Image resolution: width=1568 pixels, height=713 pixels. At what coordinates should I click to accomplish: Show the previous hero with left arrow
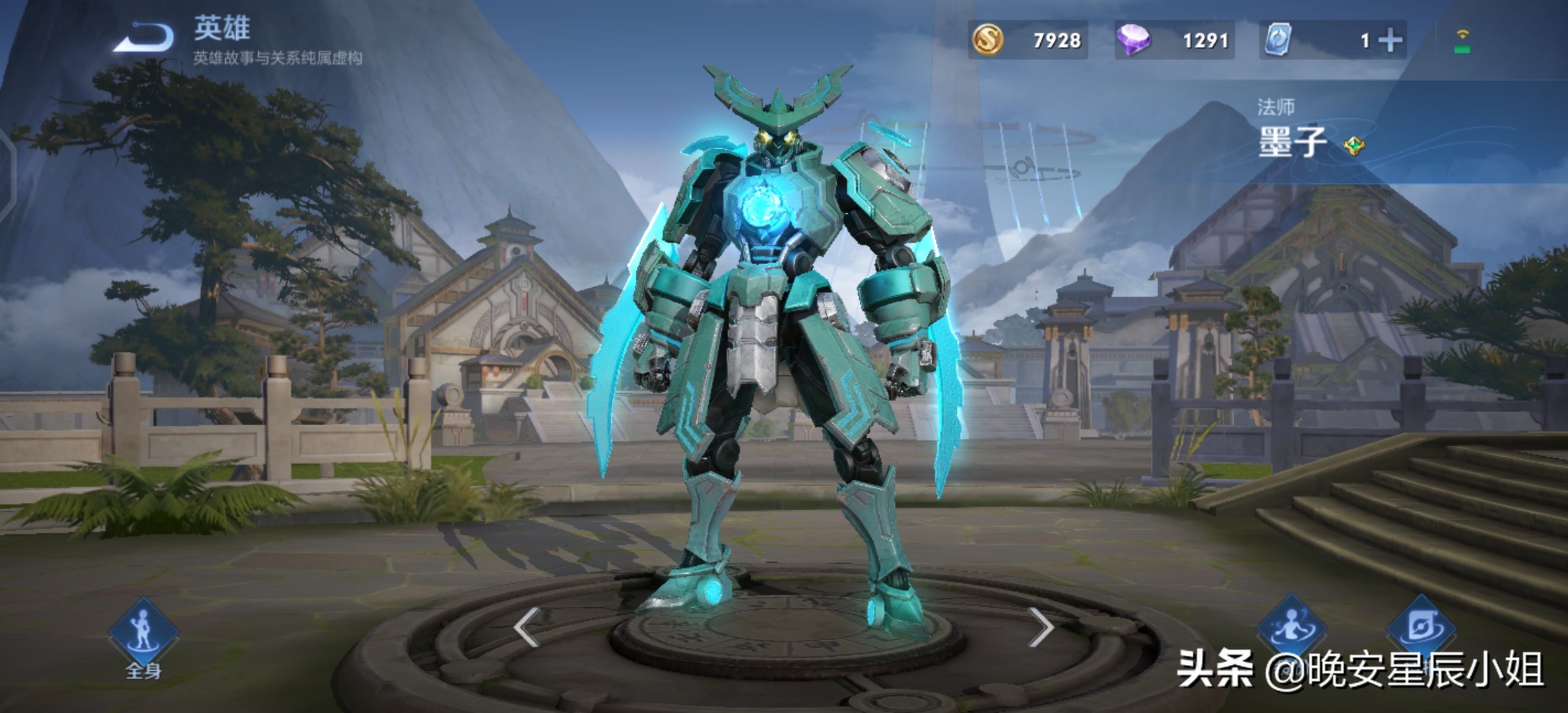click(x=527, y=627)
